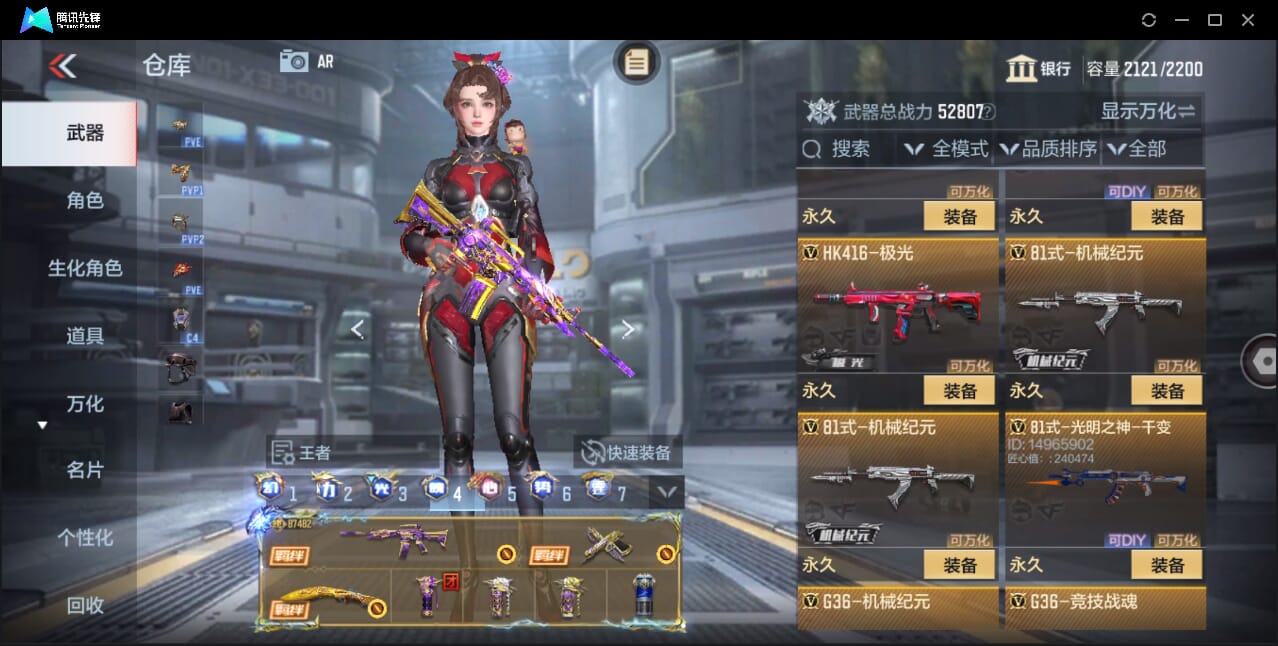The image size is (1278, 646).
Task: Open the 万化 category
Action: click(x=85, y=404)
